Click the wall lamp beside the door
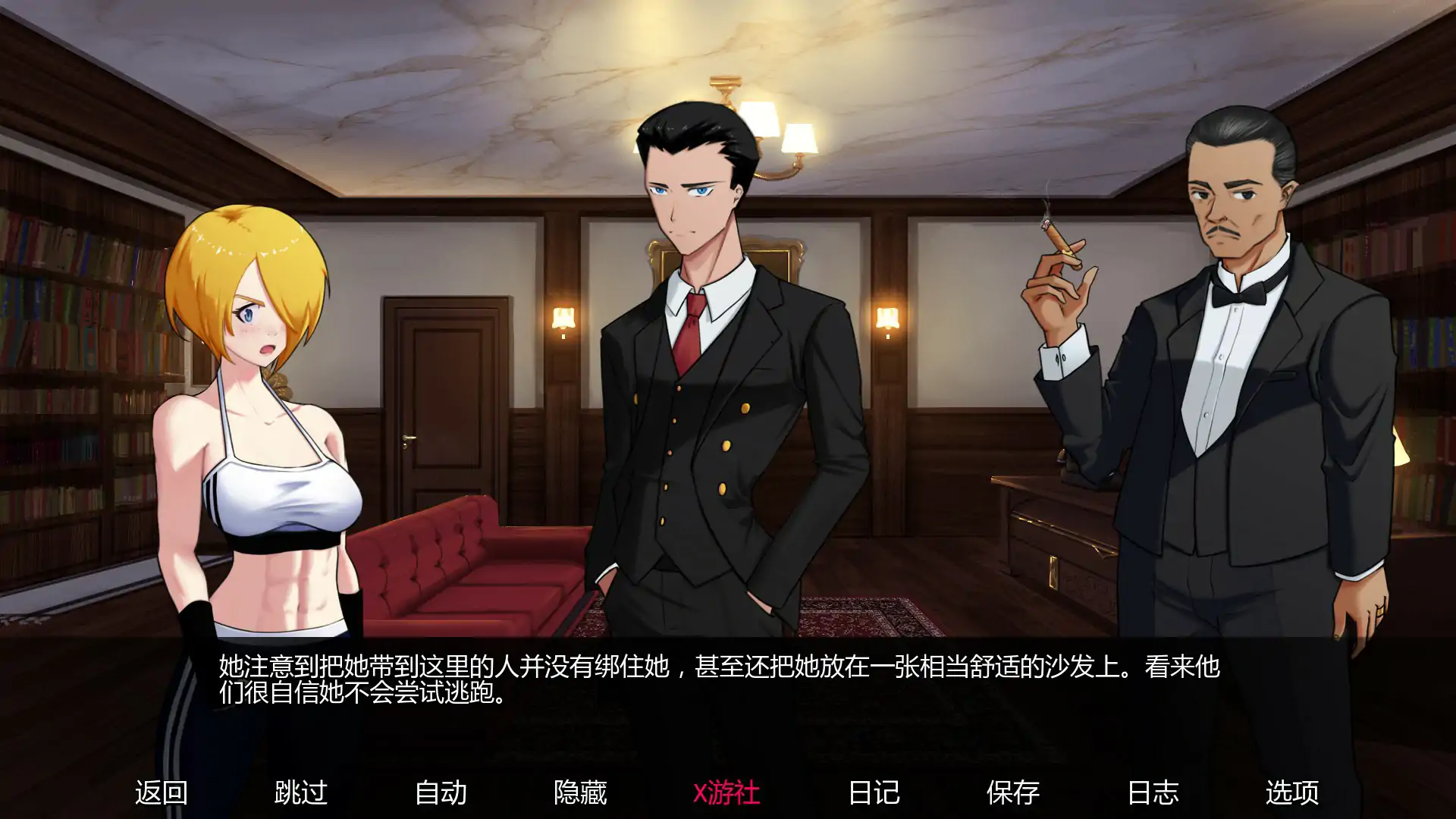The width and height of the screenshot is (1456, 819). [563, 318]
